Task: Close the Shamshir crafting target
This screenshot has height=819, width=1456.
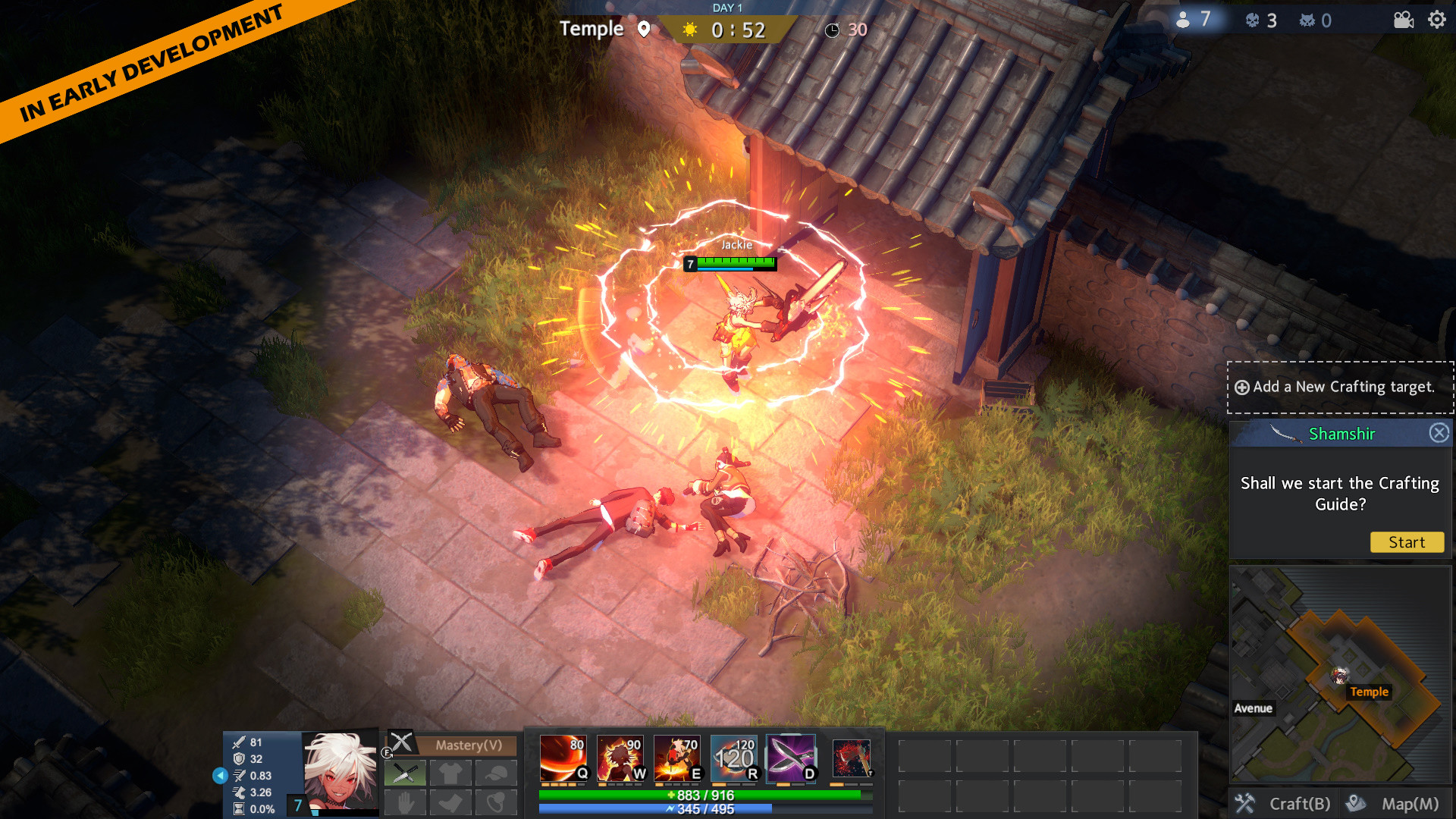Action: pos(1439,432)
